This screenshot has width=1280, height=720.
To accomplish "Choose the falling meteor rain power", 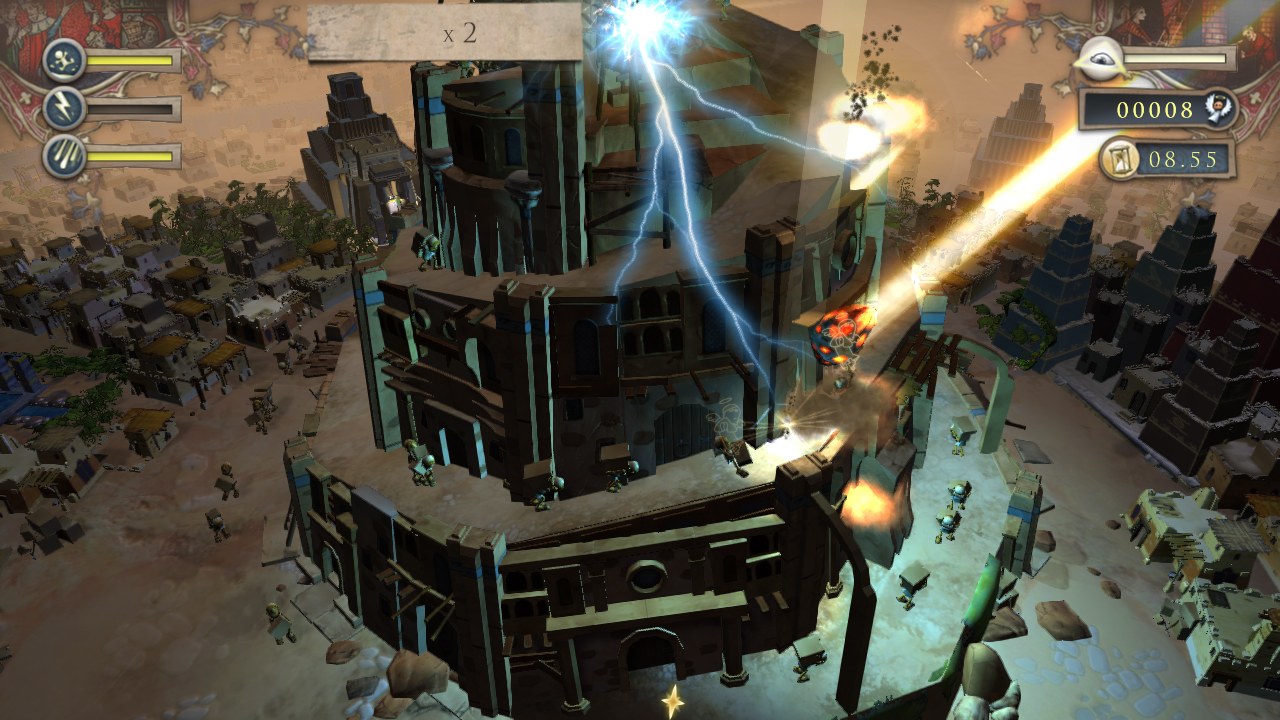I will (63, 156).
